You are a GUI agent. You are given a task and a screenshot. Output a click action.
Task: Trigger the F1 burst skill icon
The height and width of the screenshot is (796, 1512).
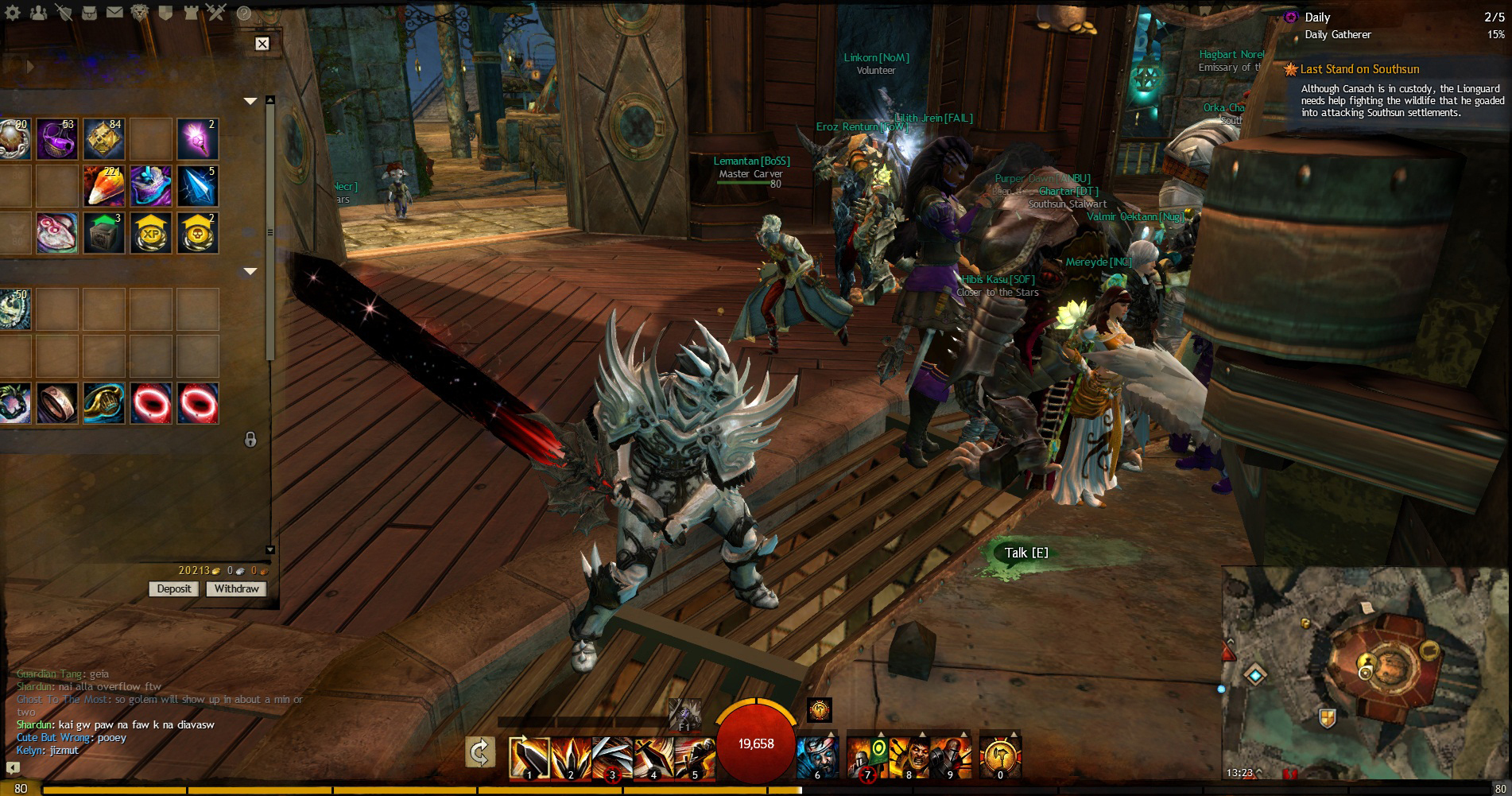pyautogui.click(x=684, y=713)
